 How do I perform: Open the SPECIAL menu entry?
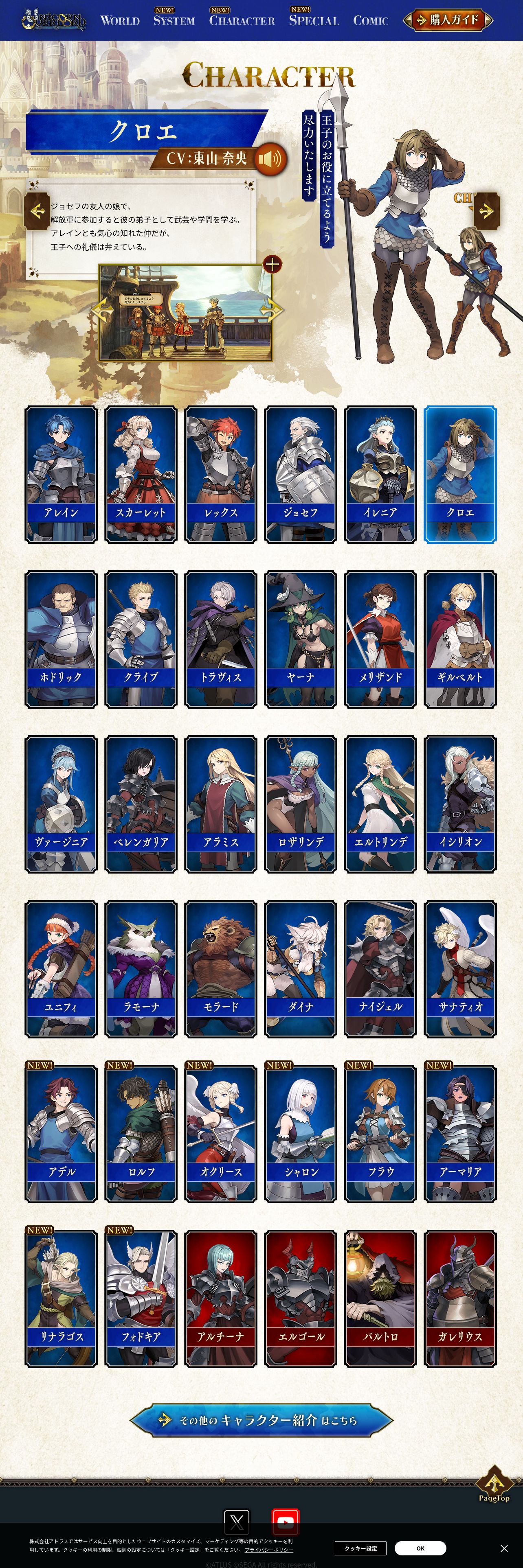(x=314, y=21)
